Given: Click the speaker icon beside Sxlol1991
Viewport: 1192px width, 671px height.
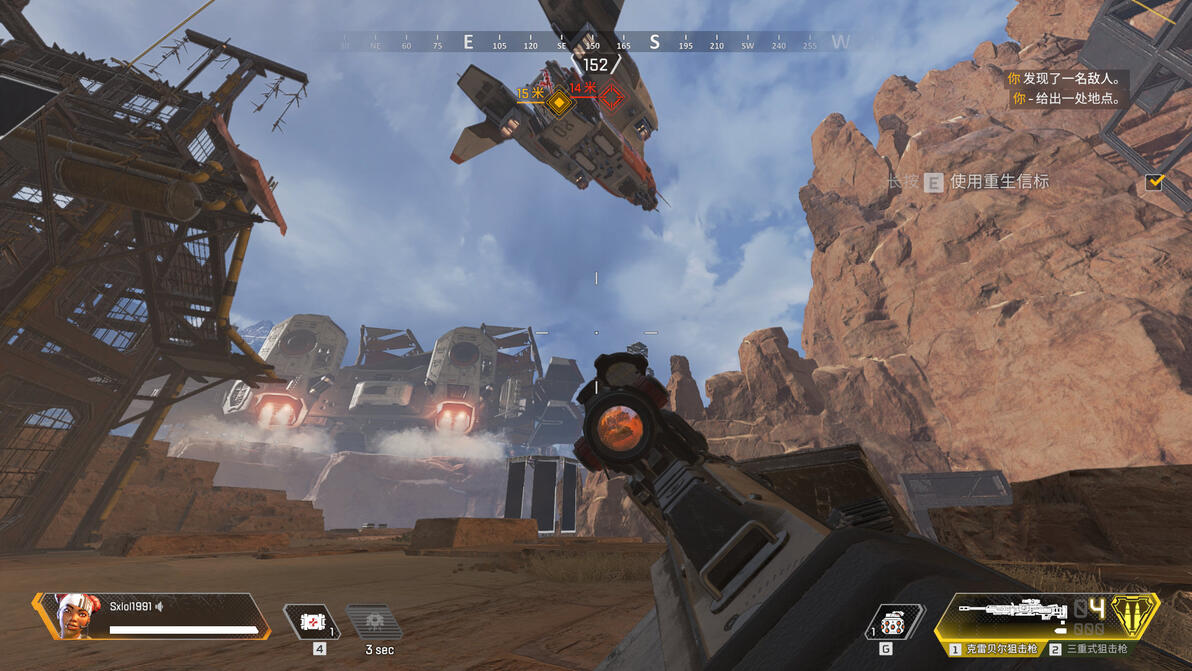Looking at the screenshot, I should point(160,606).
